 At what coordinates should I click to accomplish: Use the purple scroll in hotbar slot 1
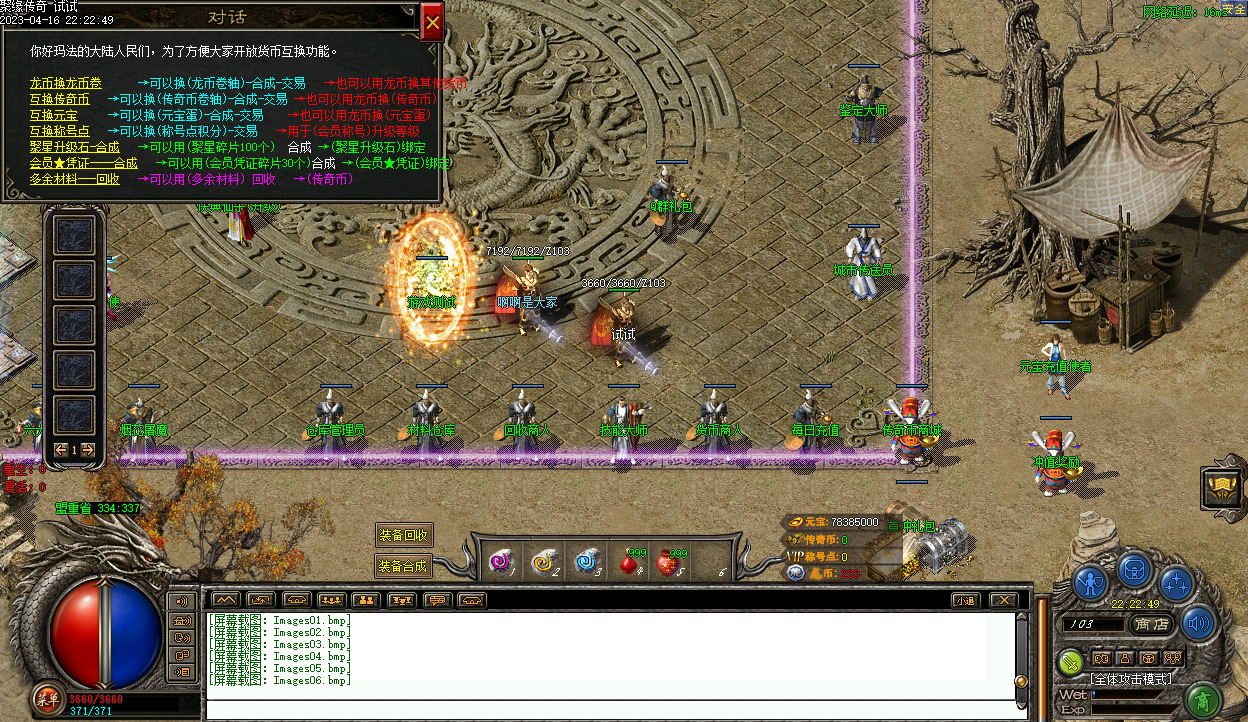(499, 563)
